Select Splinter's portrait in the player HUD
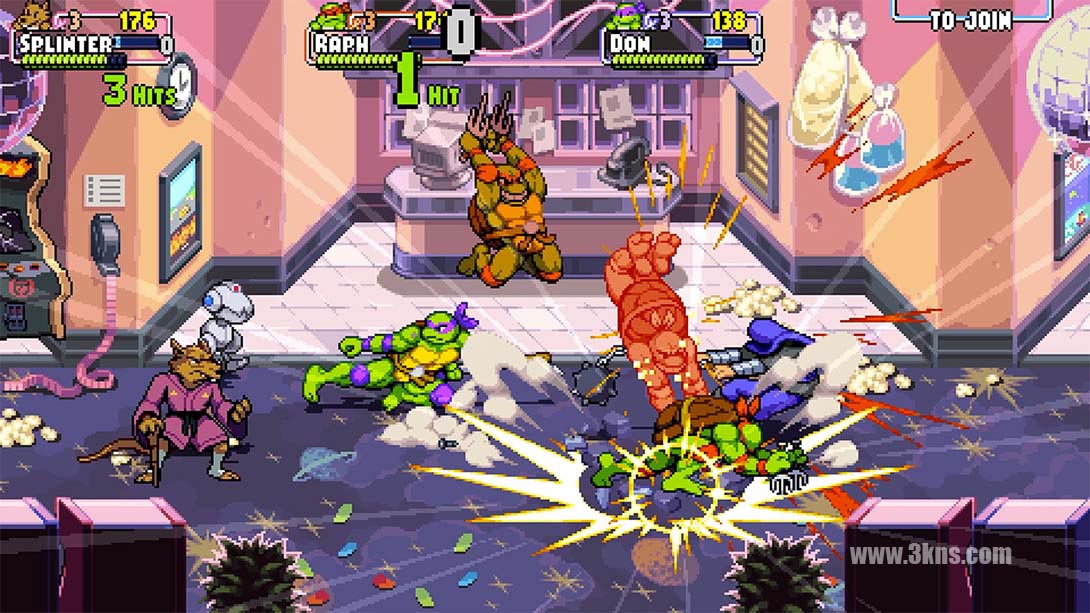 click(x=31, y=17)
